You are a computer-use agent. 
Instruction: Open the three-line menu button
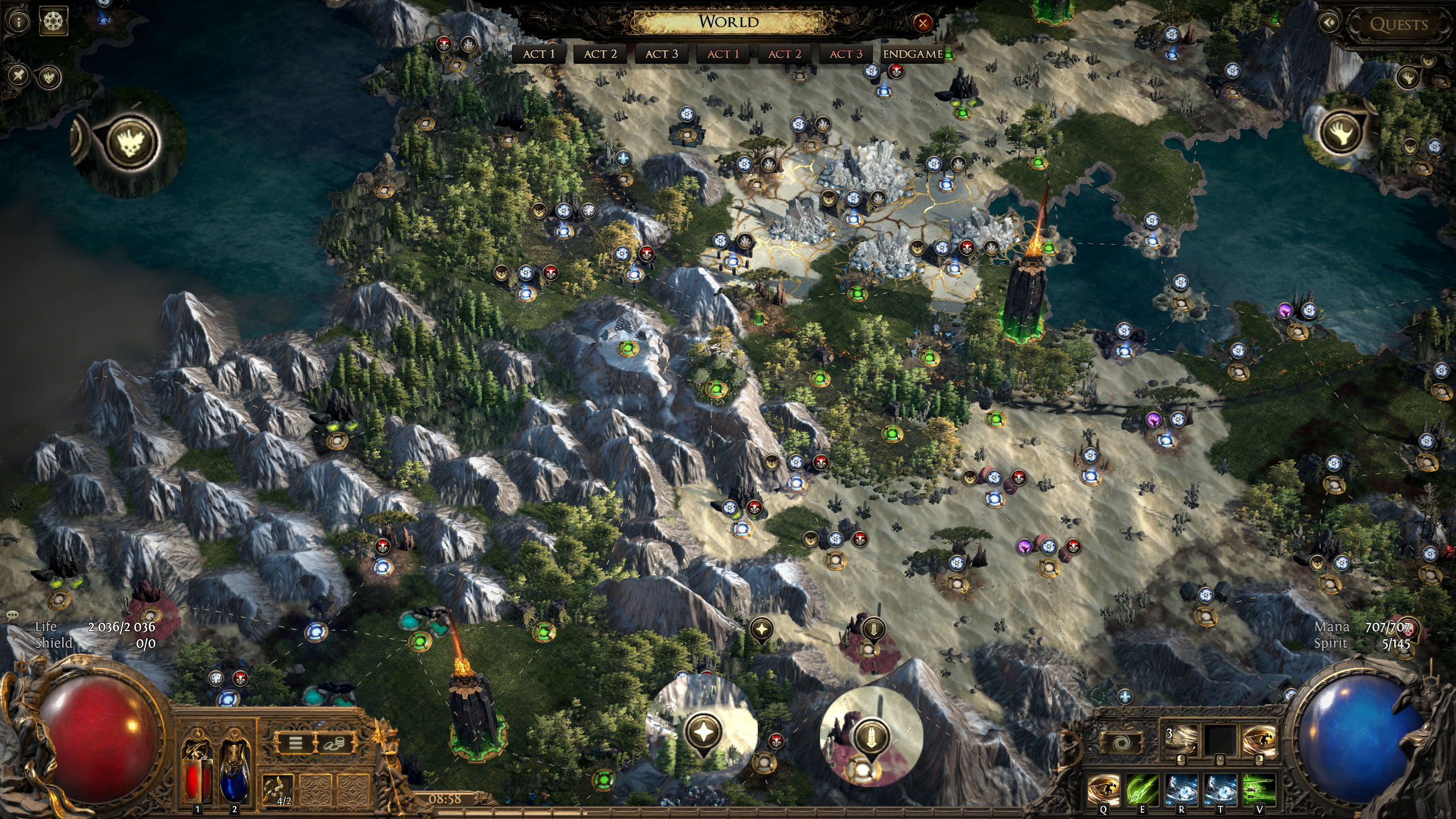295,743
